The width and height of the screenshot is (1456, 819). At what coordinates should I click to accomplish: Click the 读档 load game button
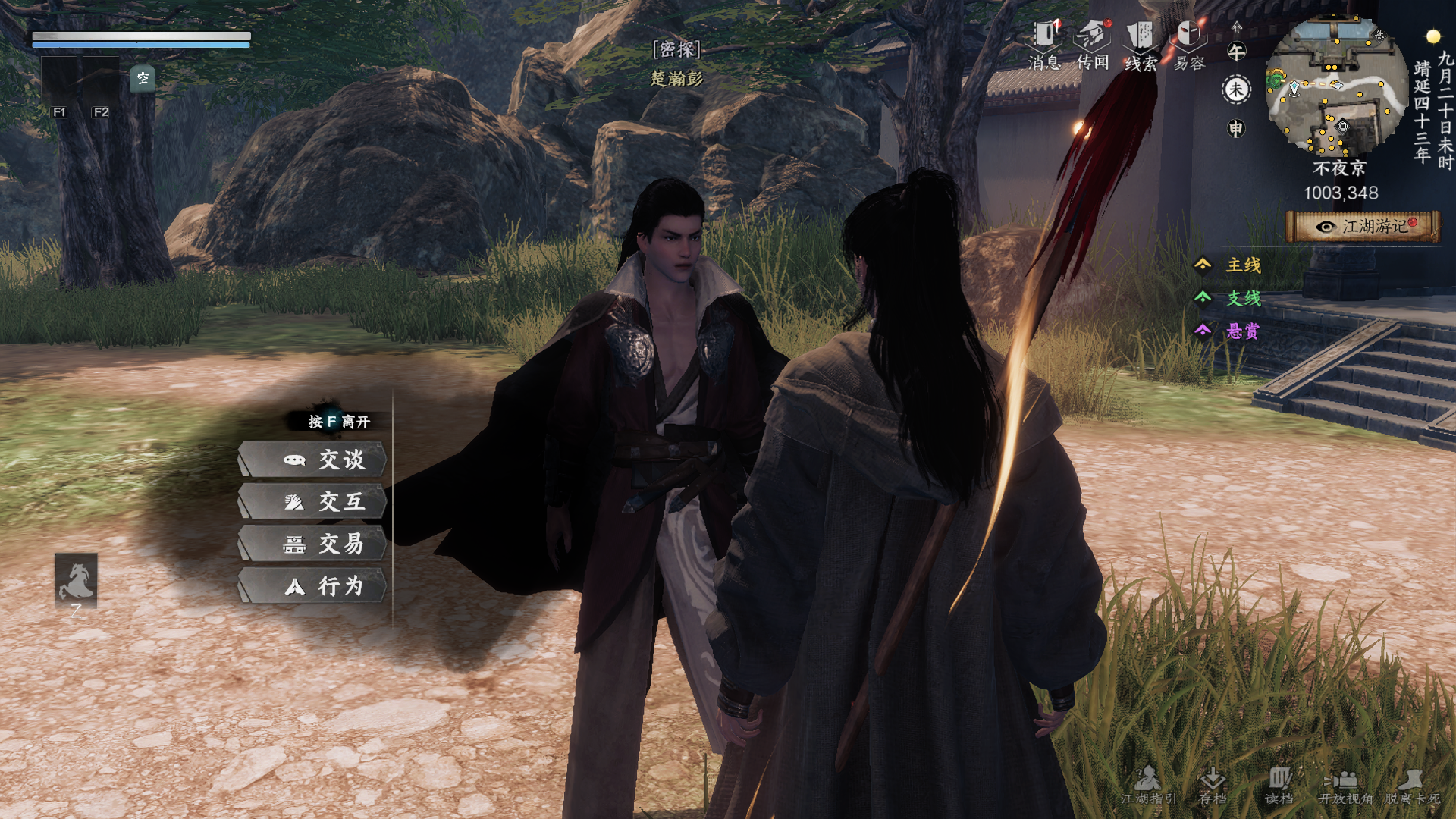coord(1279,785)
